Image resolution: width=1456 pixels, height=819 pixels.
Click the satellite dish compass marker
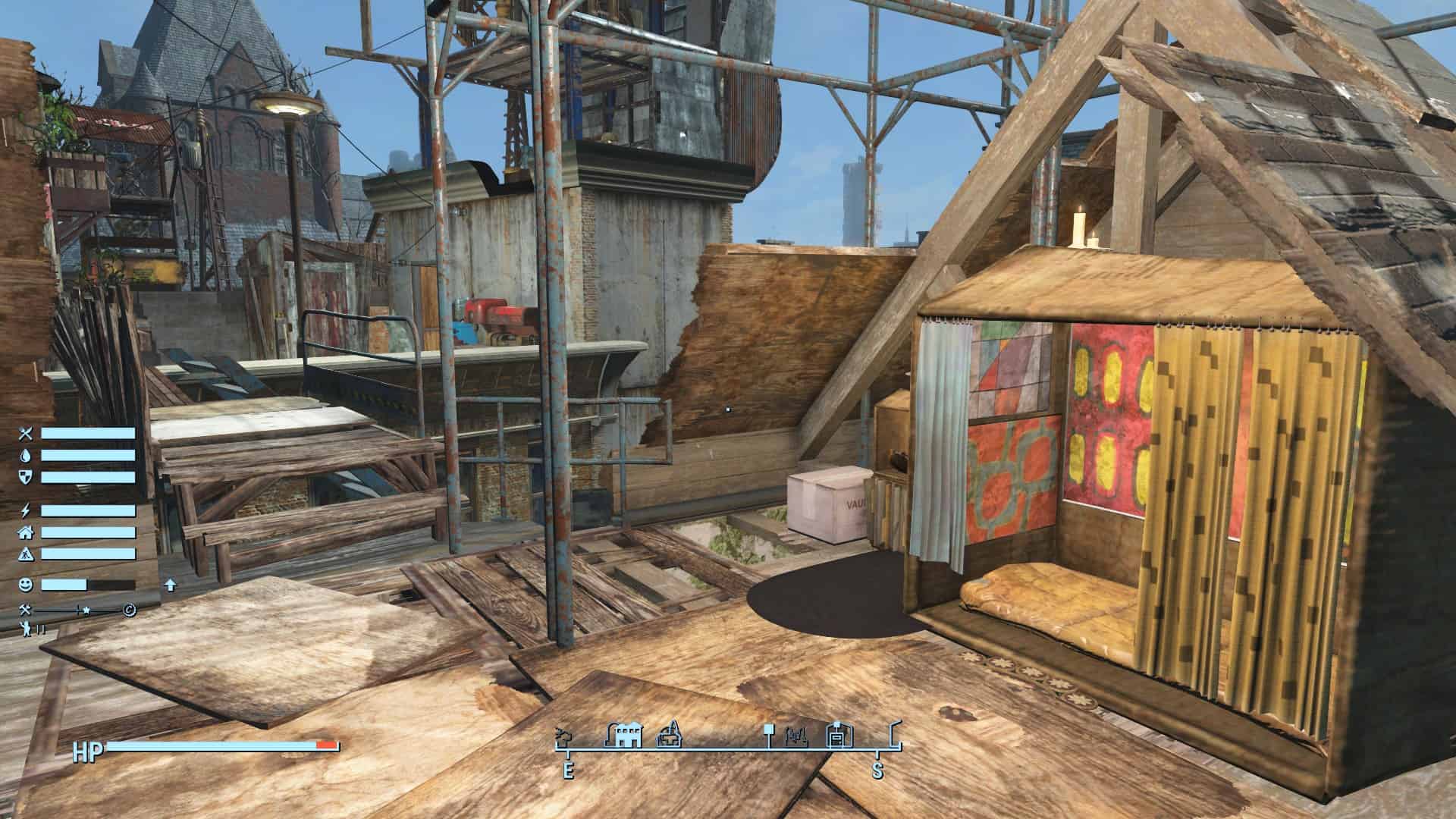[x=564, y=736]
